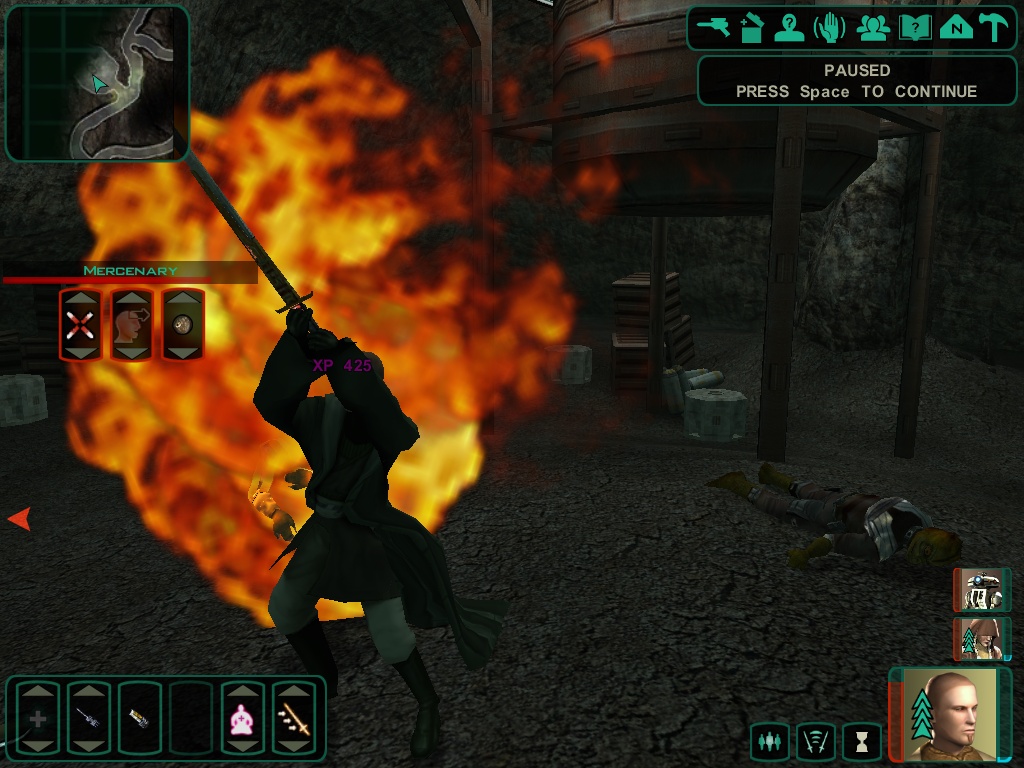This screenshot has height=768, width=1024.
Task: Switch to the droid party member portrait
Action: point(979,591)
